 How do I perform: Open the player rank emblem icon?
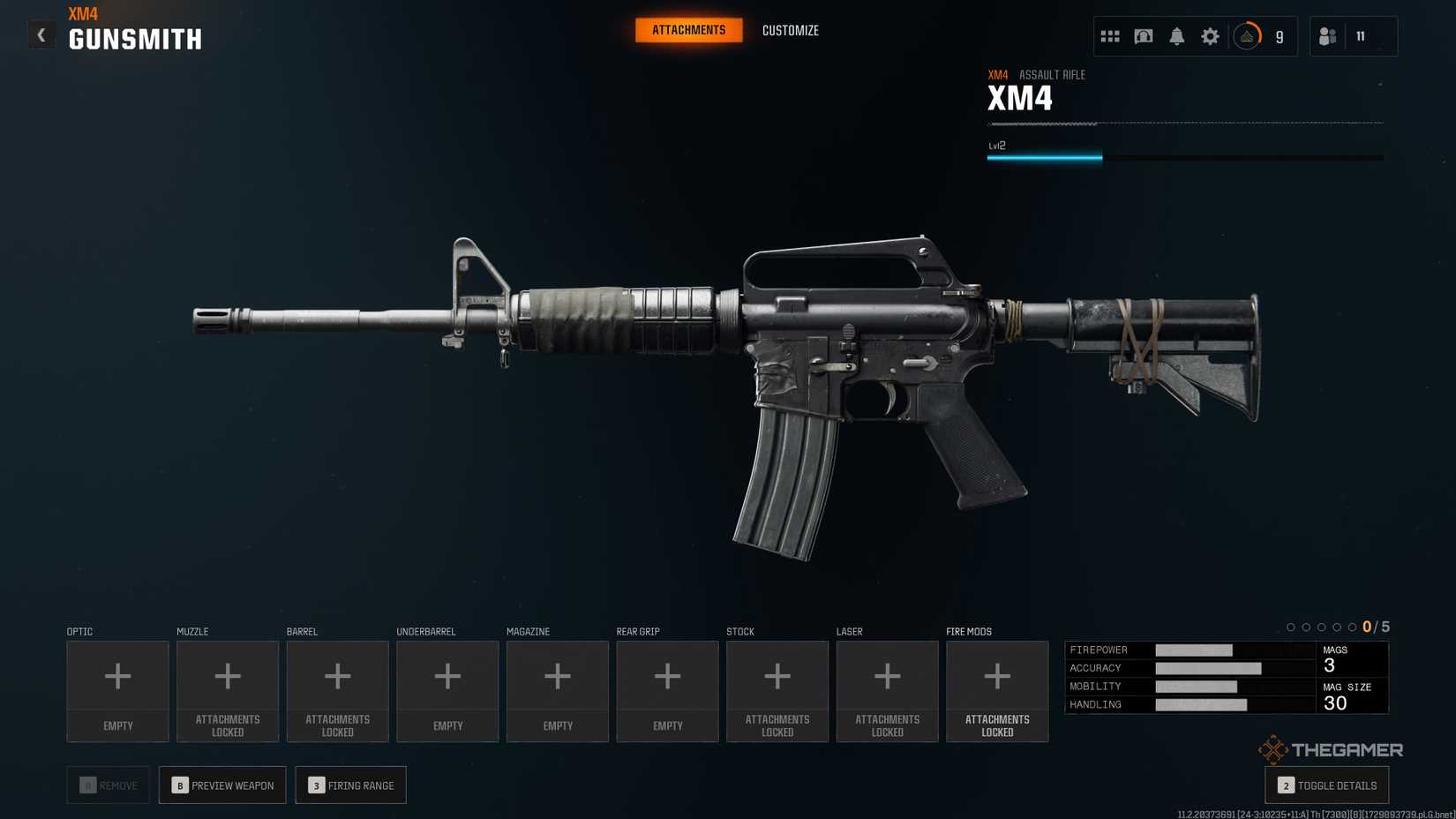(1247, 36)
